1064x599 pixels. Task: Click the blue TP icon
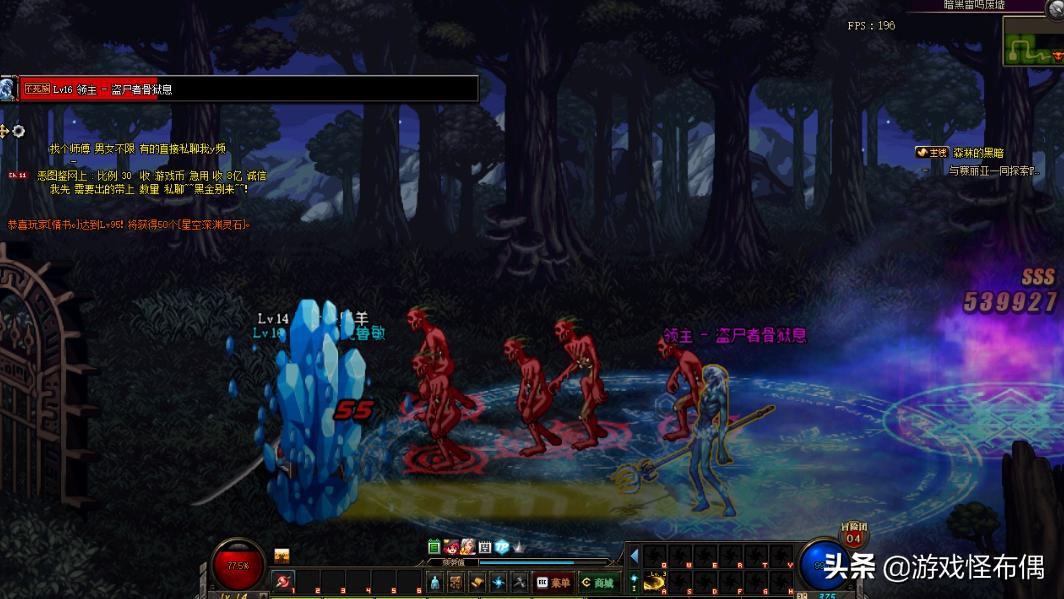click(502, 547)
